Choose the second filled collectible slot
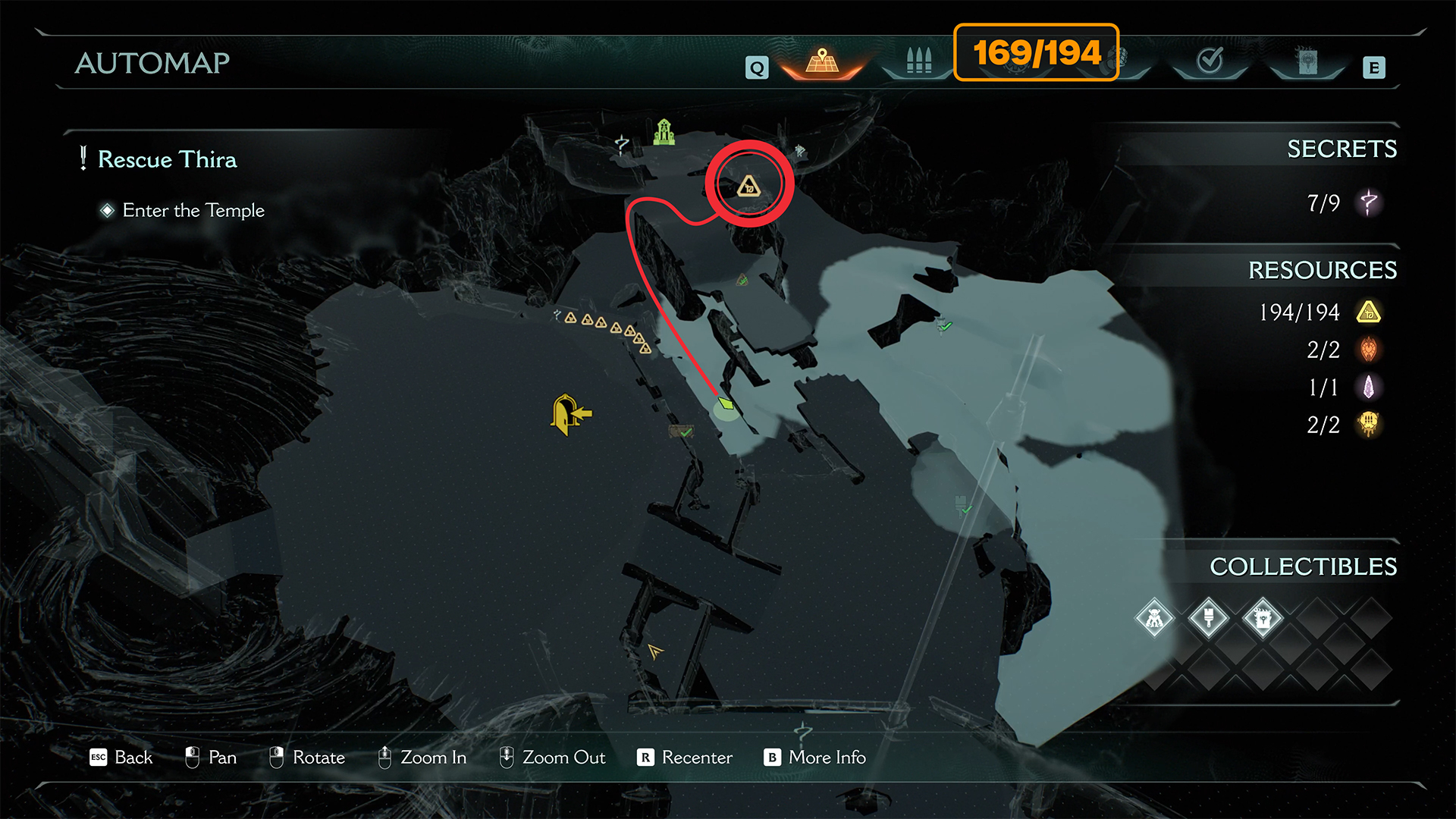The width and height of the screenshot is (1456, 819). coord(1209,619)
